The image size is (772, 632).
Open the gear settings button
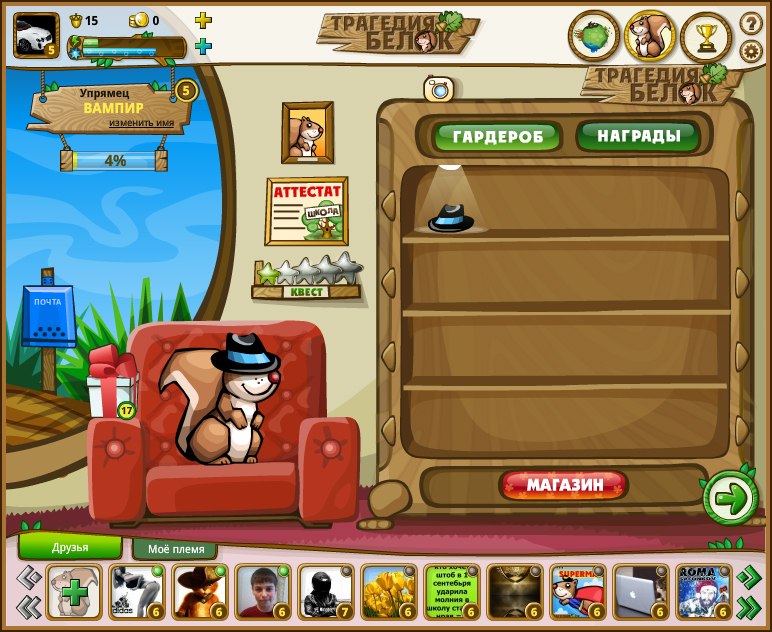[x=751, y=51]
